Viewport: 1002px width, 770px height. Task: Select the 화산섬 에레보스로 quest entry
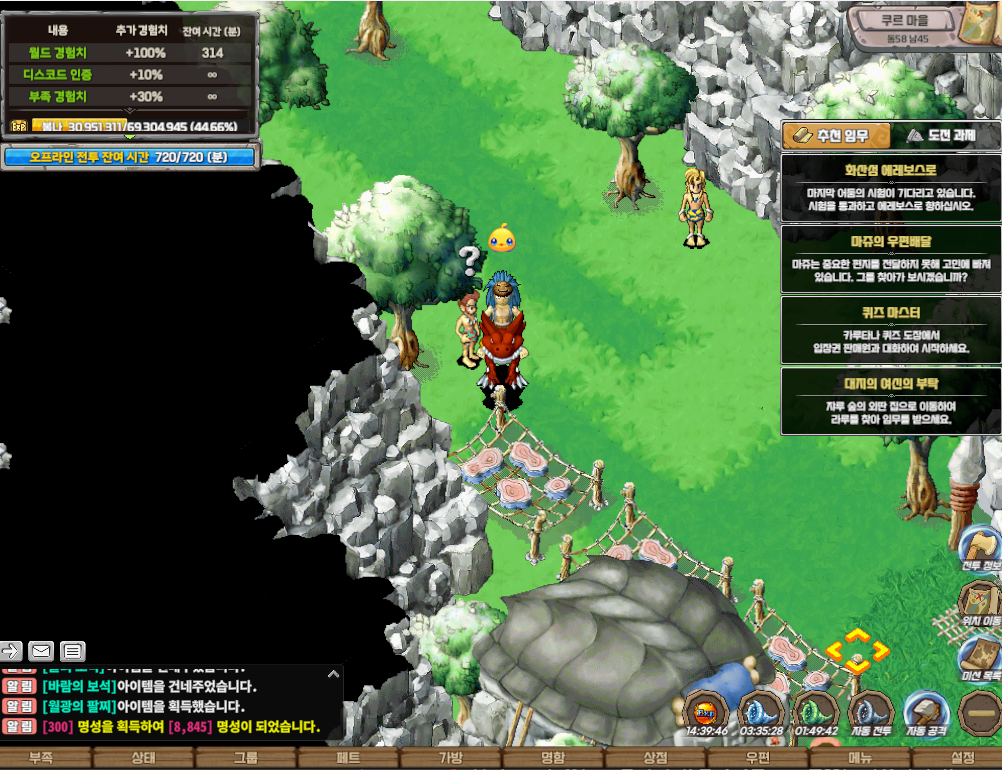890,187
